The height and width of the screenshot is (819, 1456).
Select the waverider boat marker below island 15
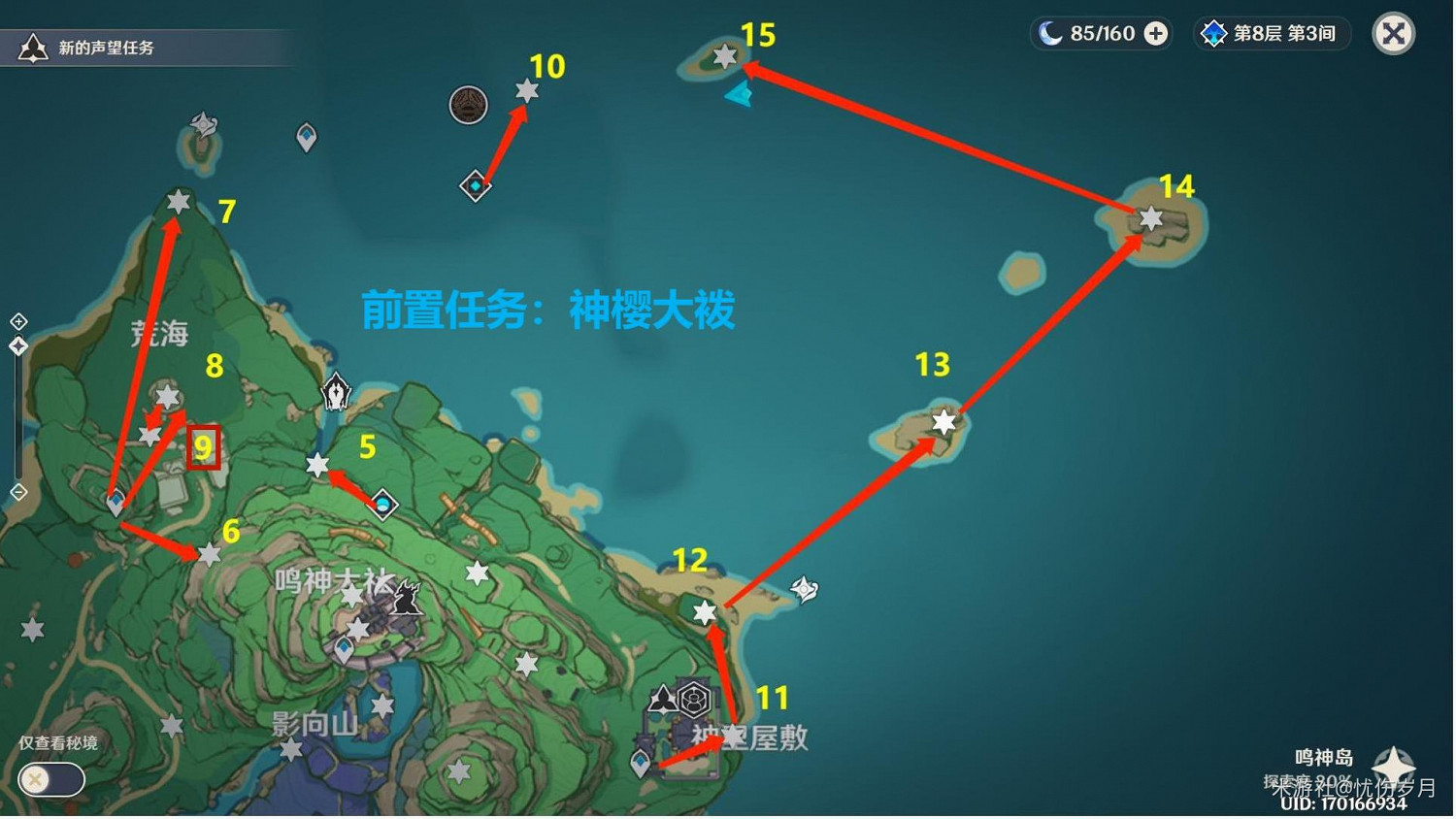click(741, 95)
